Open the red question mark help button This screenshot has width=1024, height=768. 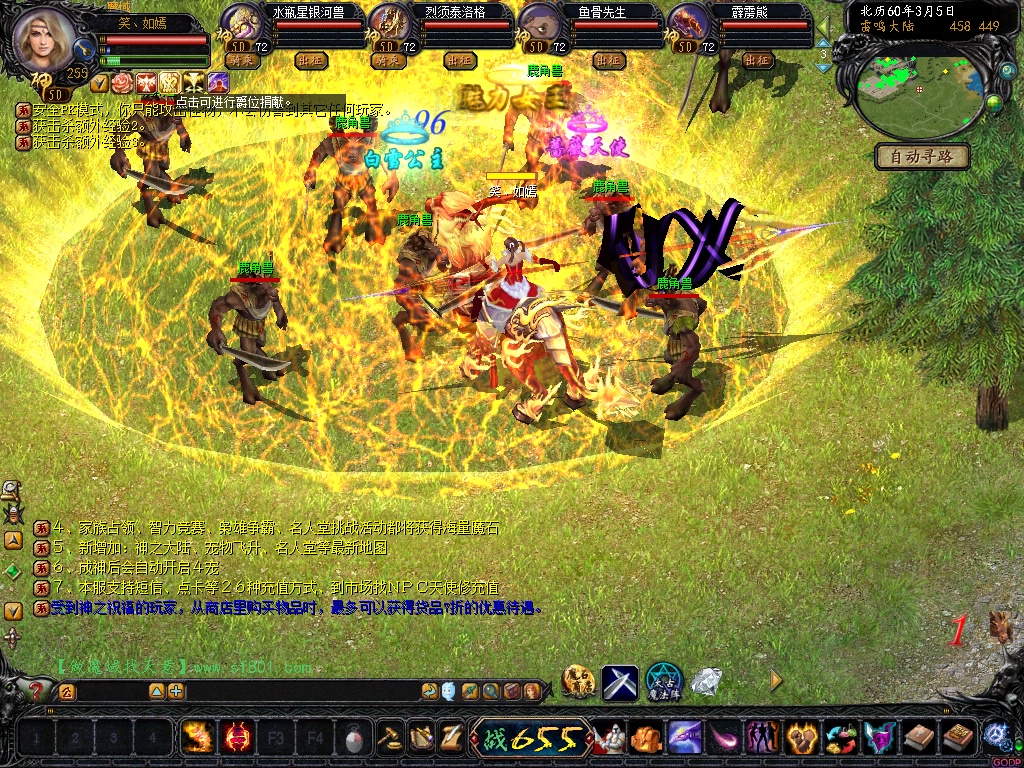(x=37, y=690)
